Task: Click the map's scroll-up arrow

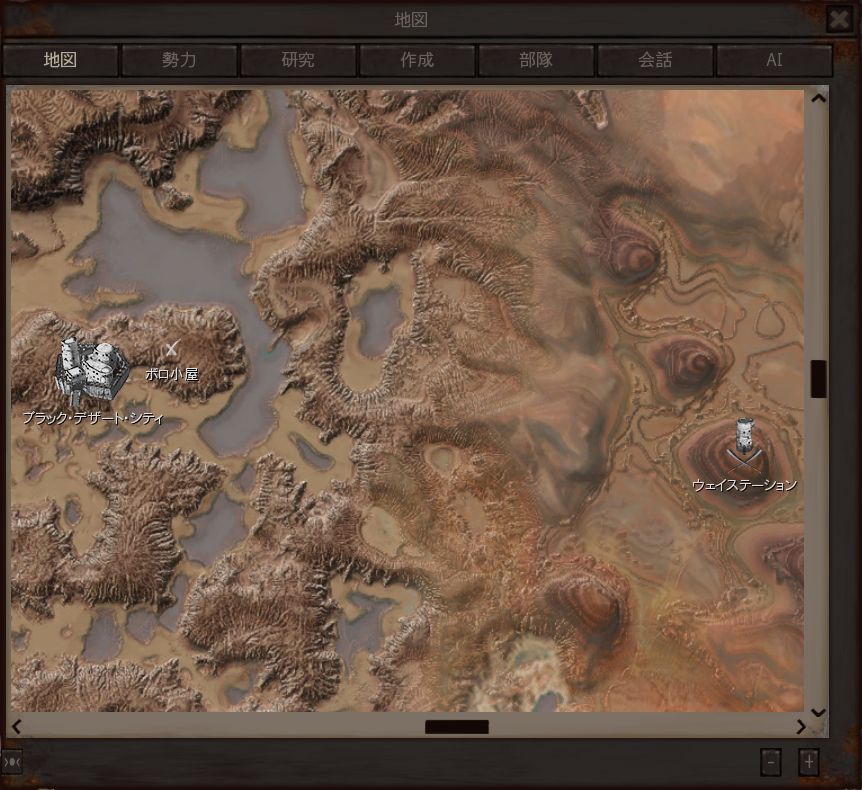Action: tap(818, 98)
